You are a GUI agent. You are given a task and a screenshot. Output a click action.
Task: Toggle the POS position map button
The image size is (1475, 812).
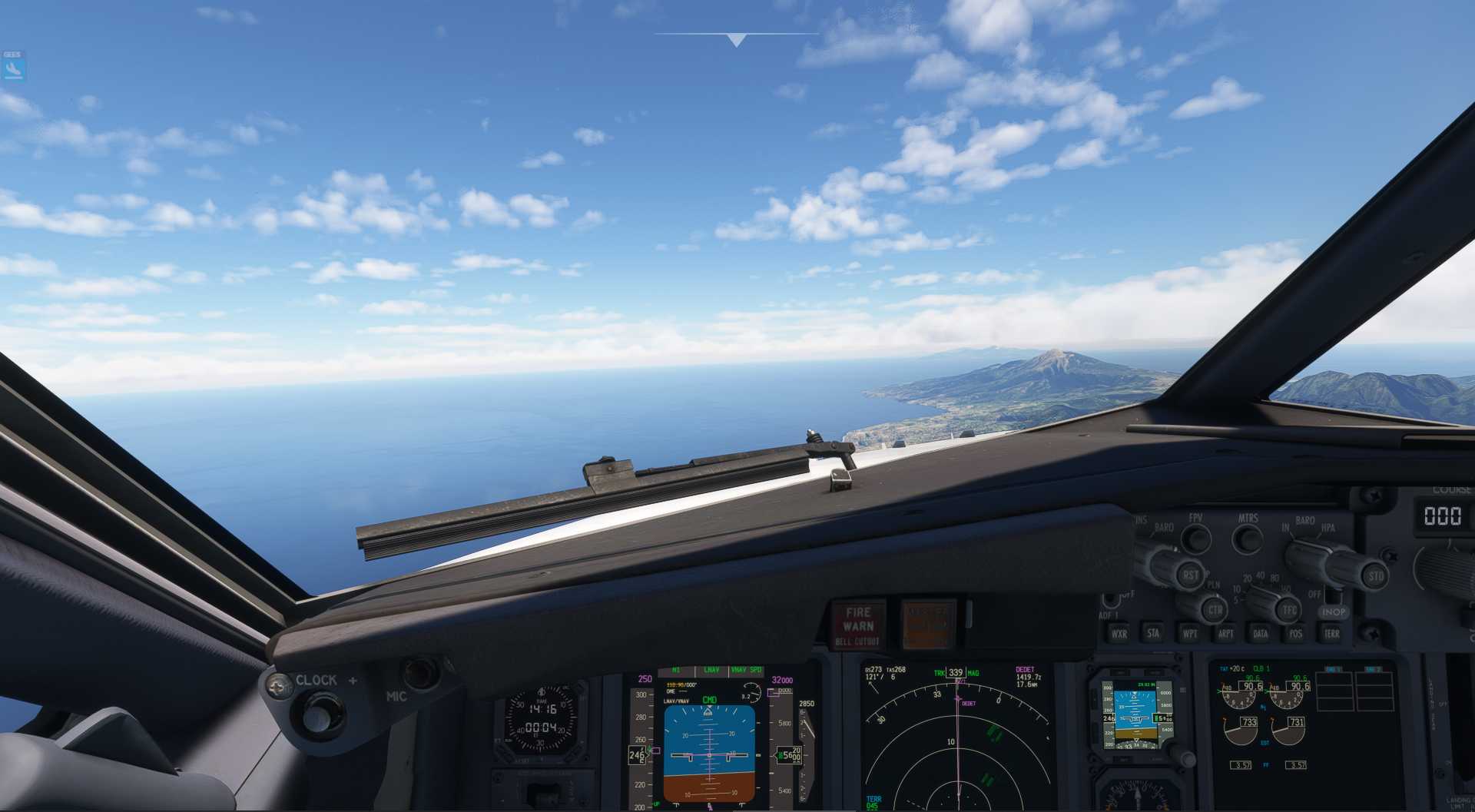tap(1296, 634)
